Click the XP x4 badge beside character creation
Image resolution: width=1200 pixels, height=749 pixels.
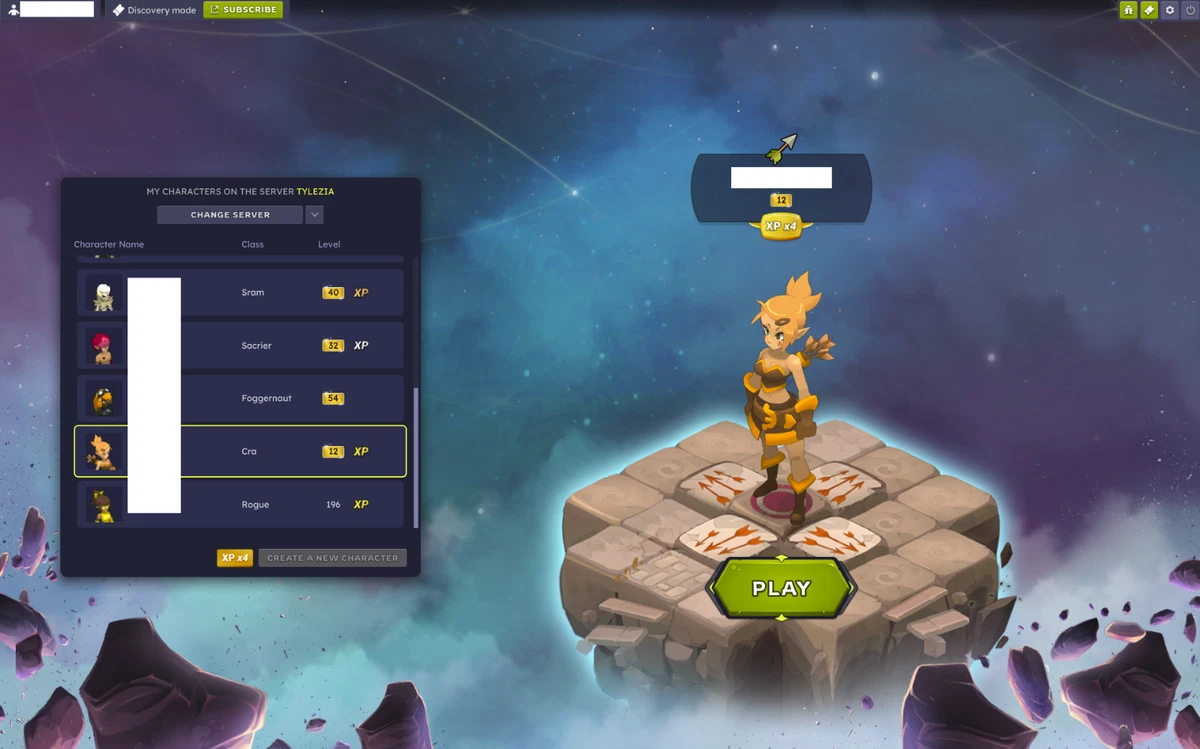point(235,558)
